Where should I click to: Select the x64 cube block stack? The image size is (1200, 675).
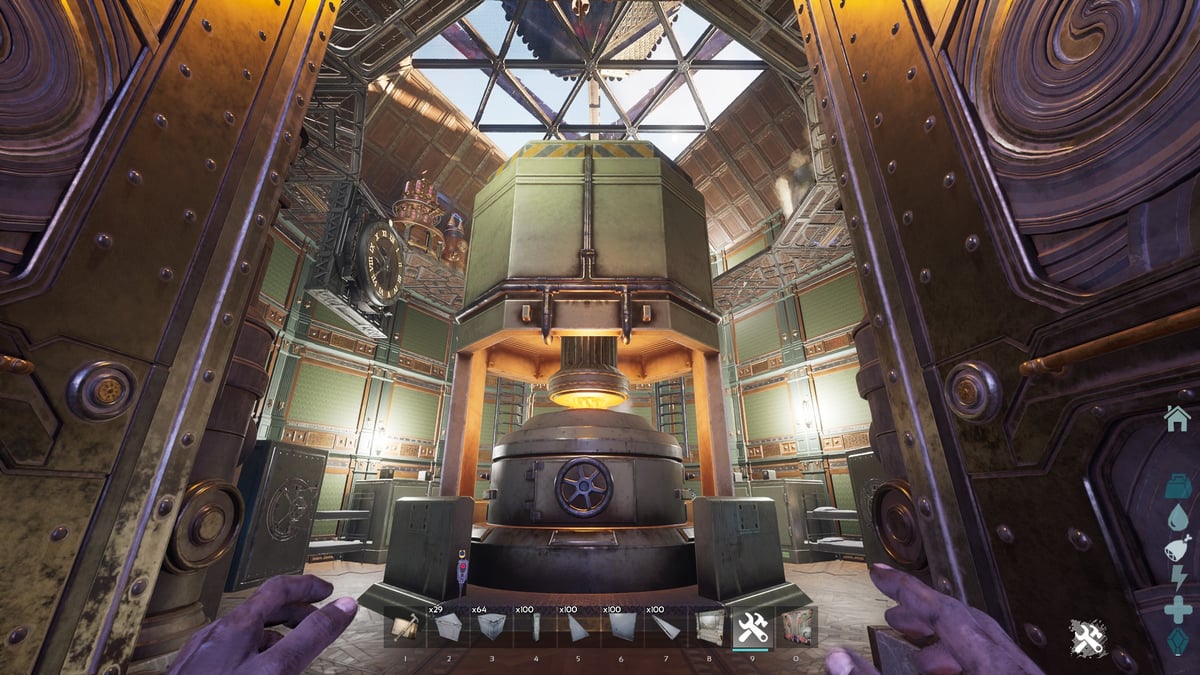[x=491, y=627]
